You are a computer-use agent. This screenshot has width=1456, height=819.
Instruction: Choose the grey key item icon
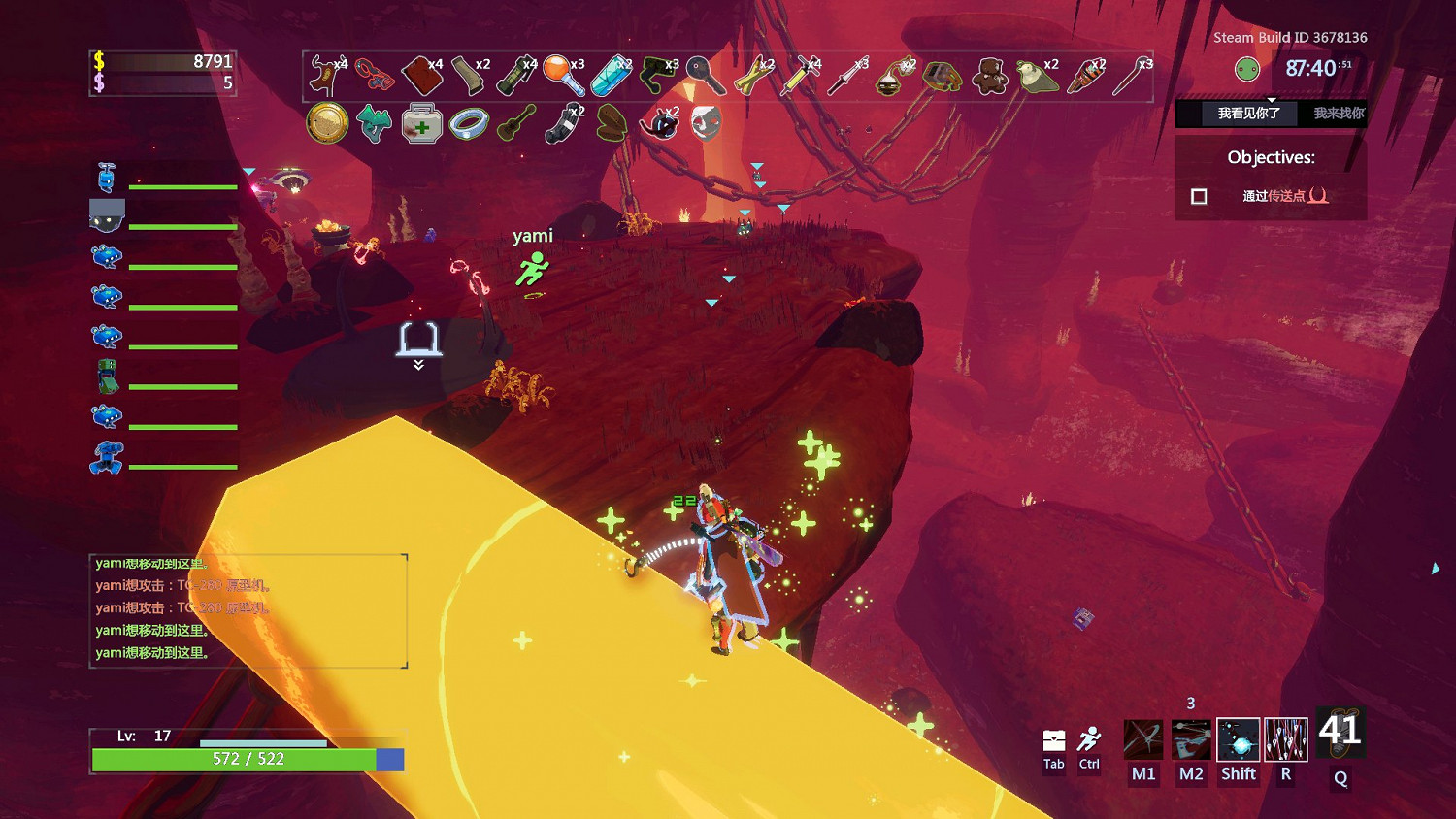coord(704,75)
